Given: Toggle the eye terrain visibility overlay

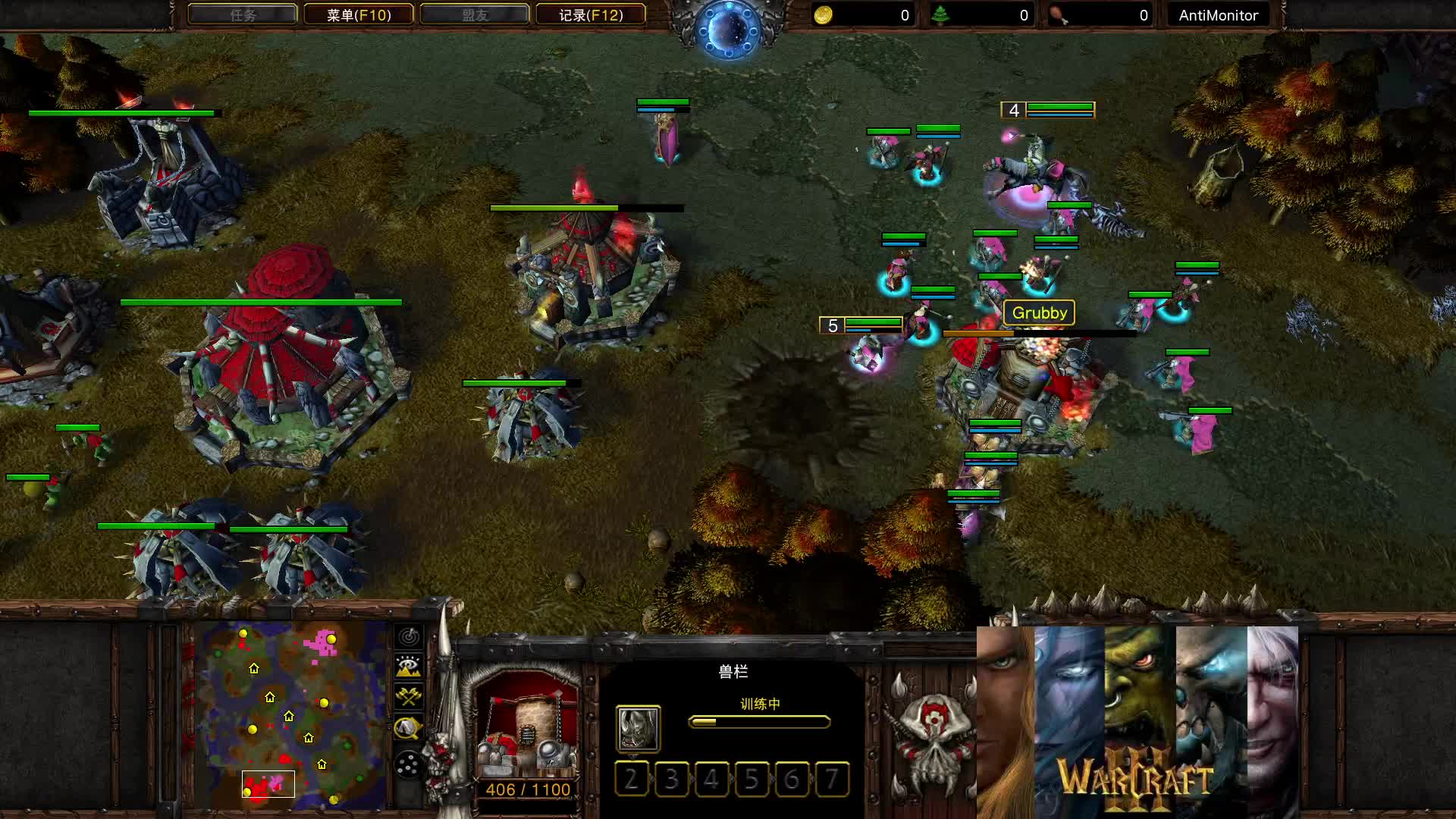Looking at the screenshot, I should pyautogui.click(x=407, y=666).
